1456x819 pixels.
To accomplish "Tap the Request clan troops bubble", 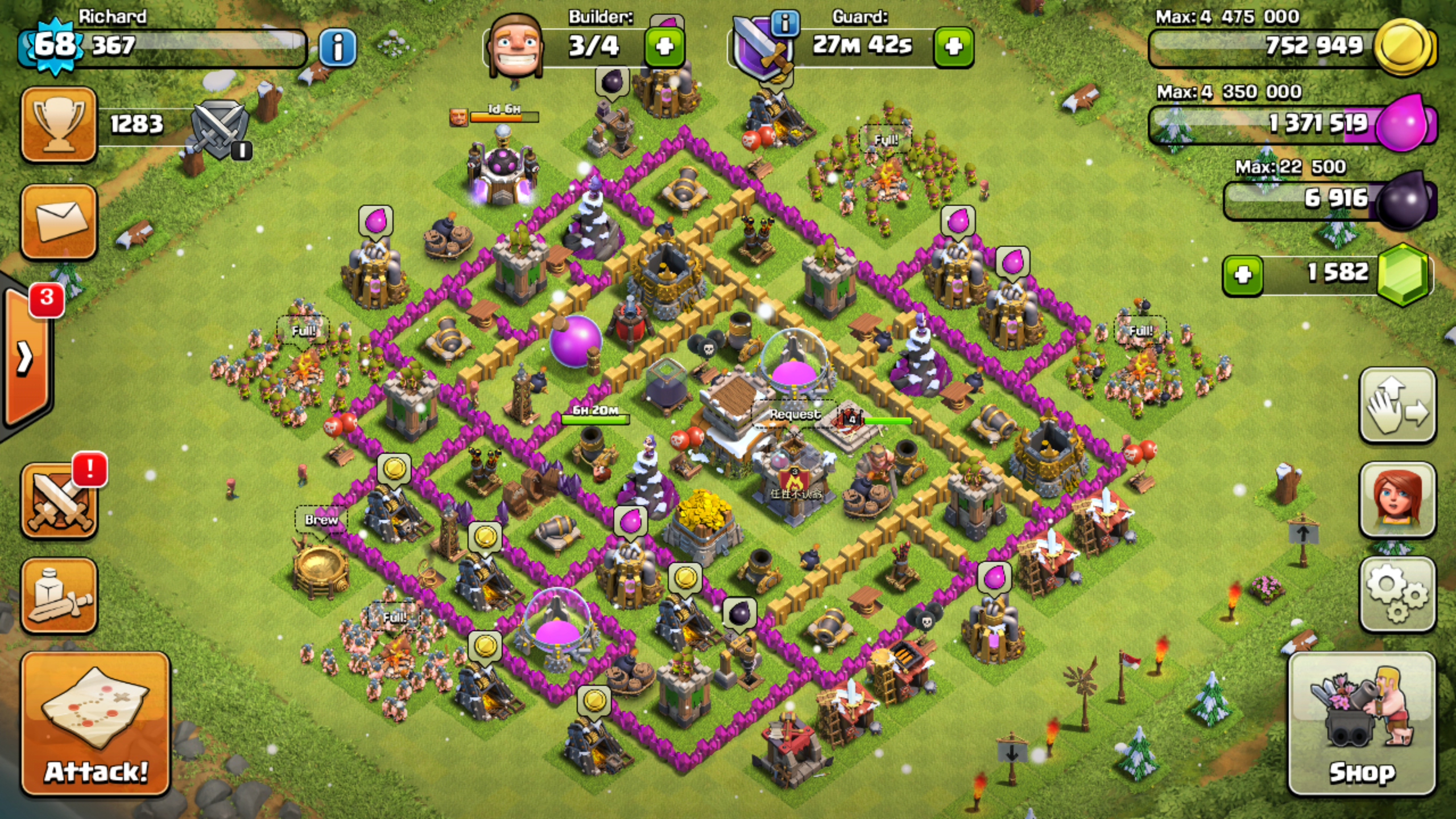I will point(795,414).
